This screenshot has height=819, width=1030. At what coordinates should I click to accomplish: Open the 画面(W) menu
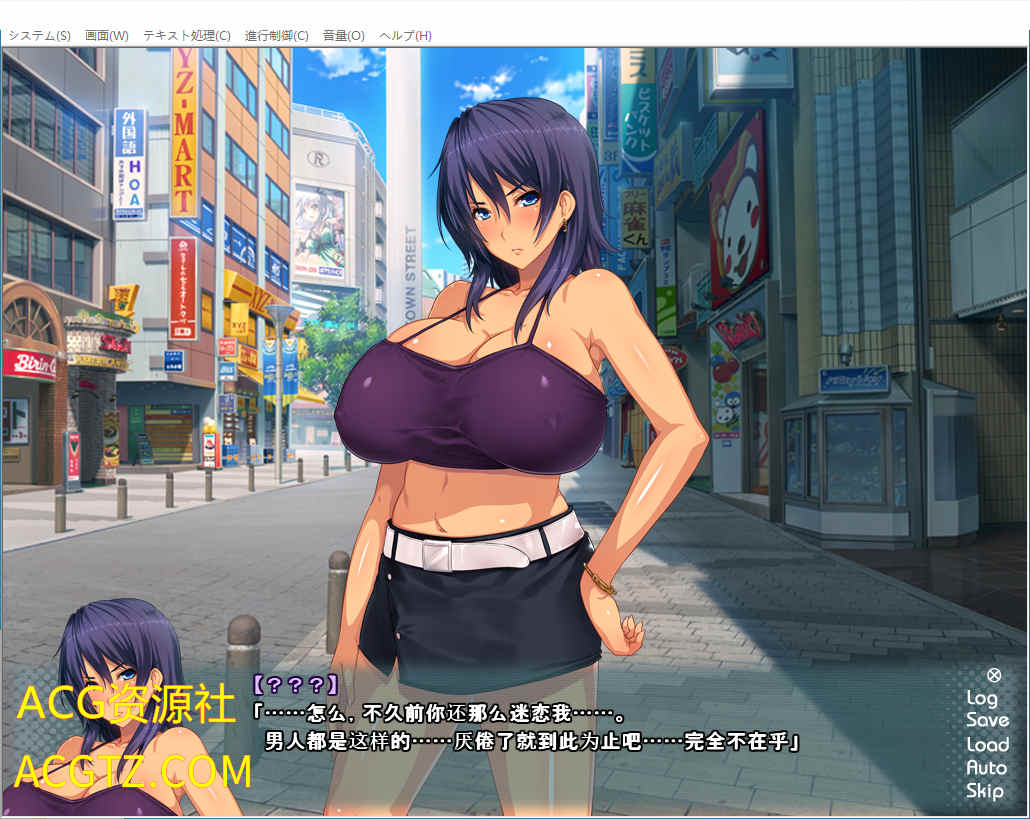click(107, 35)
